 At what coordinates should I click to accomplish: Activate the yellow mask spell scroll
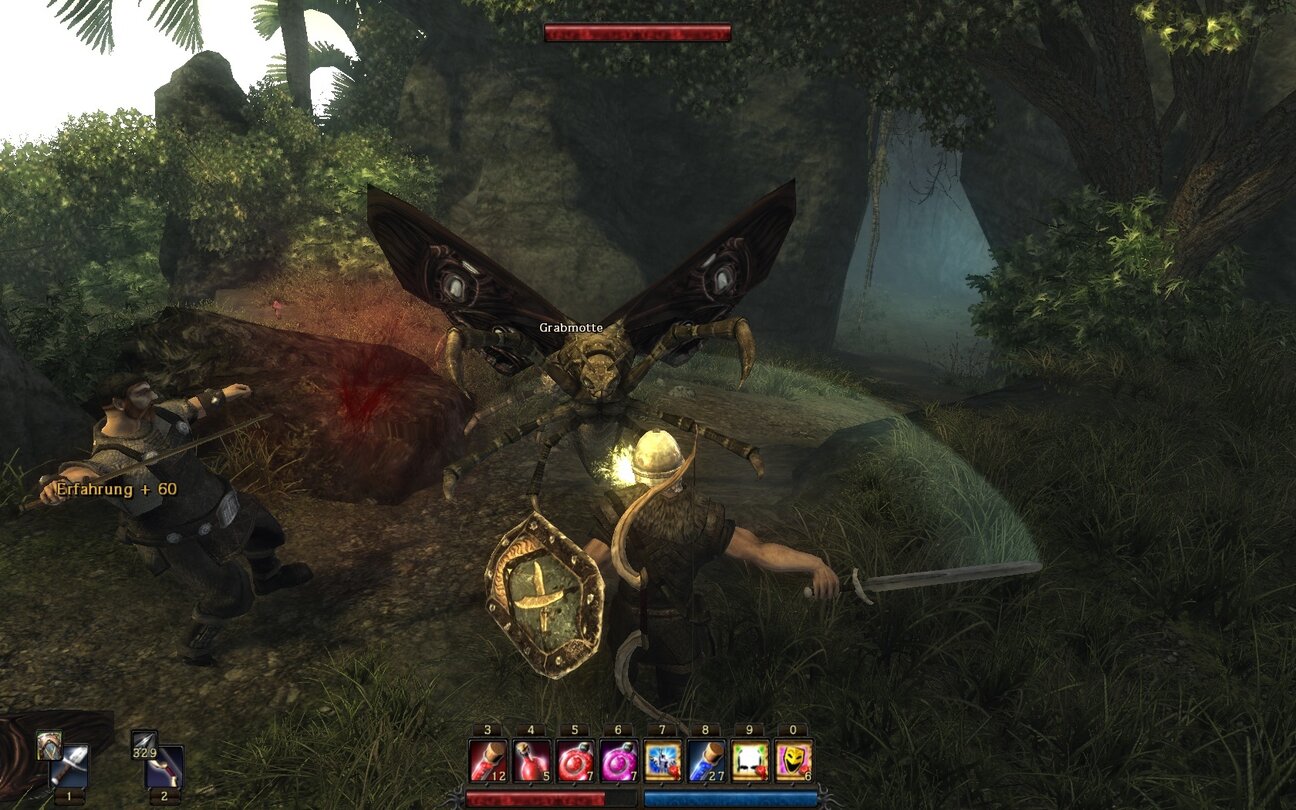click(793, 761)
